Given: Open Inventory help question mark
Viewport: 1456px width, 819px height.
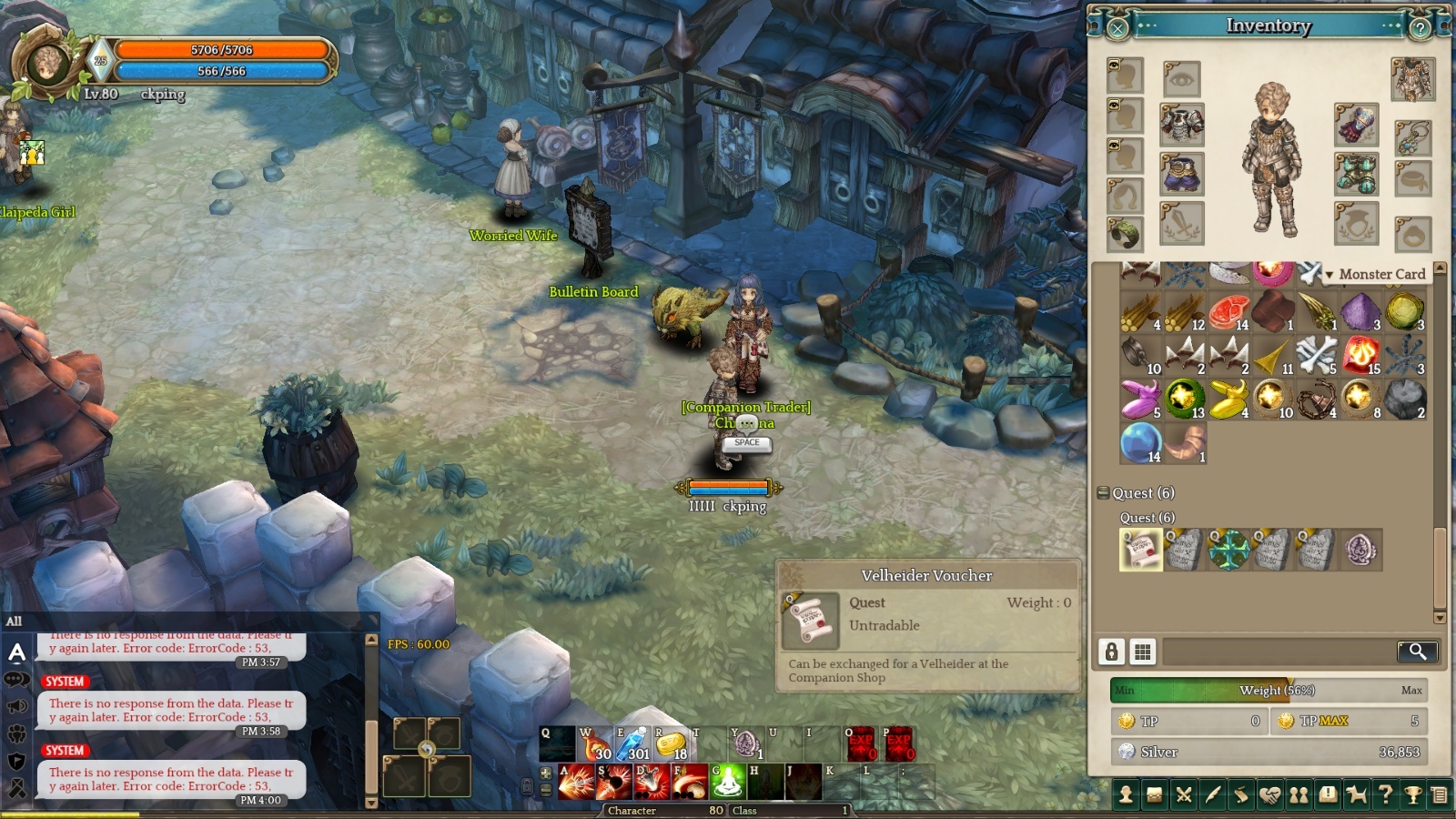Looking at the screenshot, I should [x=1420, y=28].
